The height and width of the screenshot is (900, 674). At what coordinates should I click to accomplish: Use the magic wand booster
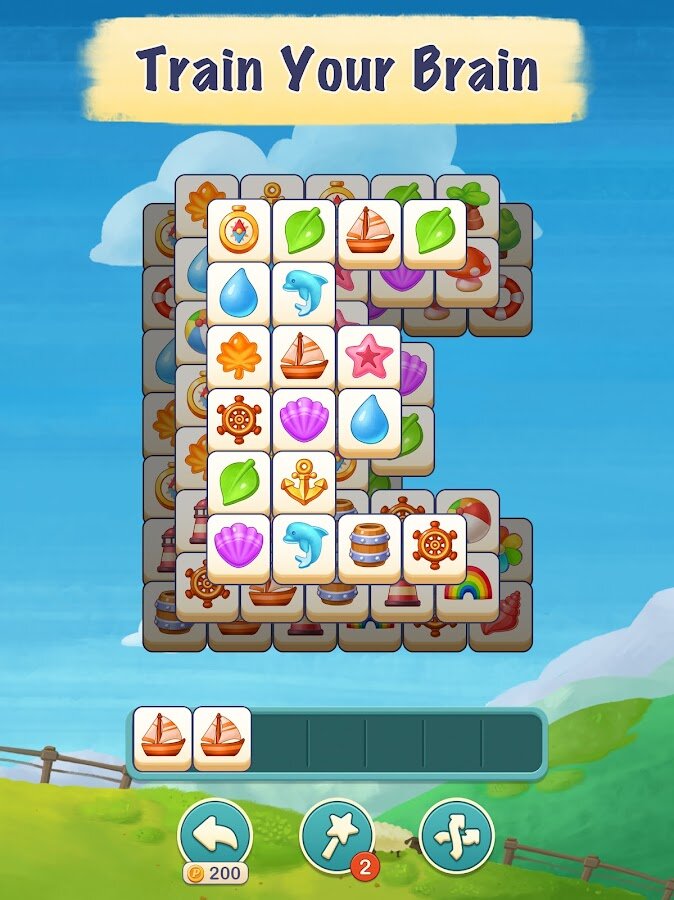pos(336,833)
